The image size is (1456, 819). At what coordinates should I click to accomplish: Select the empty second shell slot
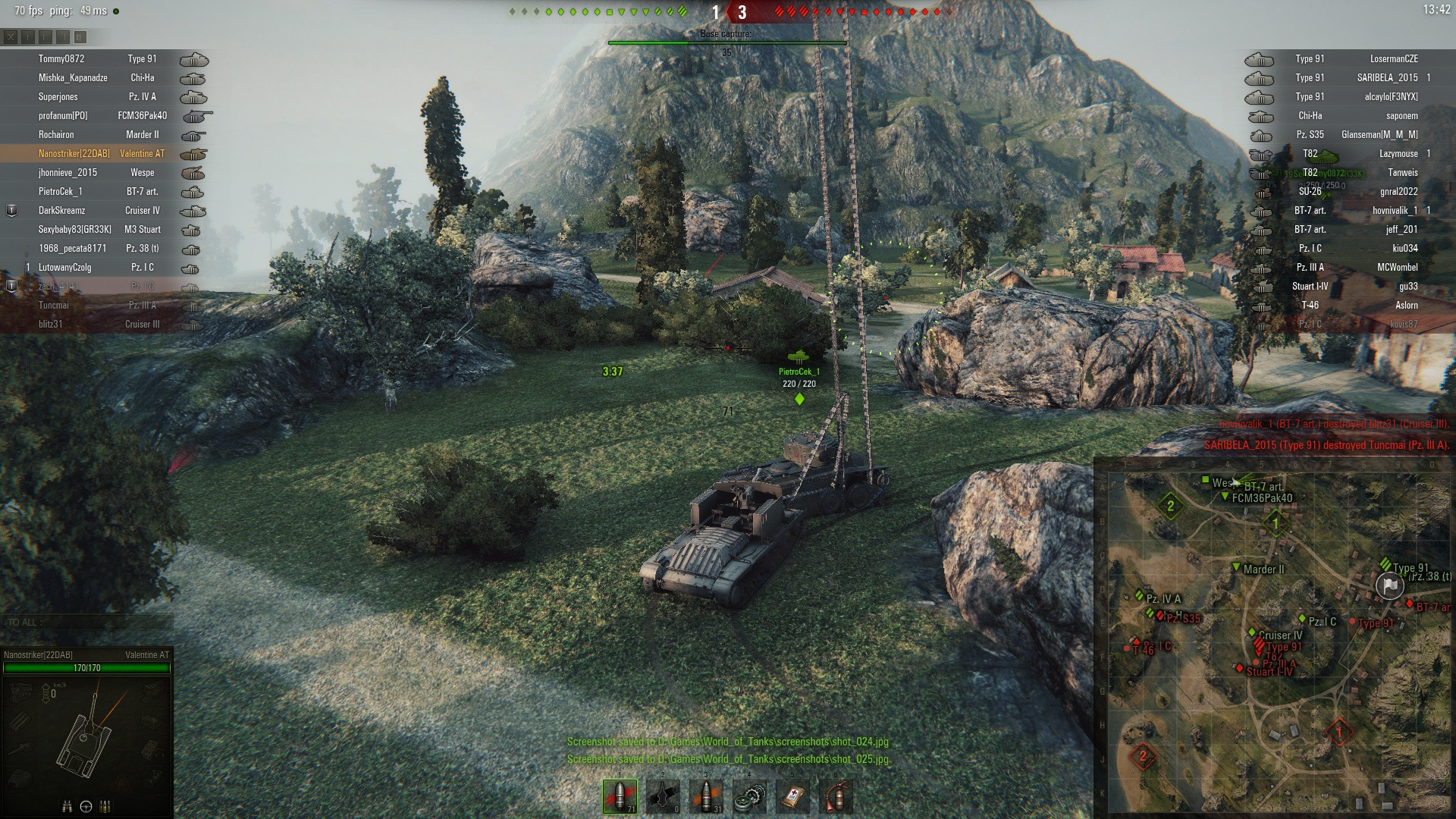click(664, 796)
